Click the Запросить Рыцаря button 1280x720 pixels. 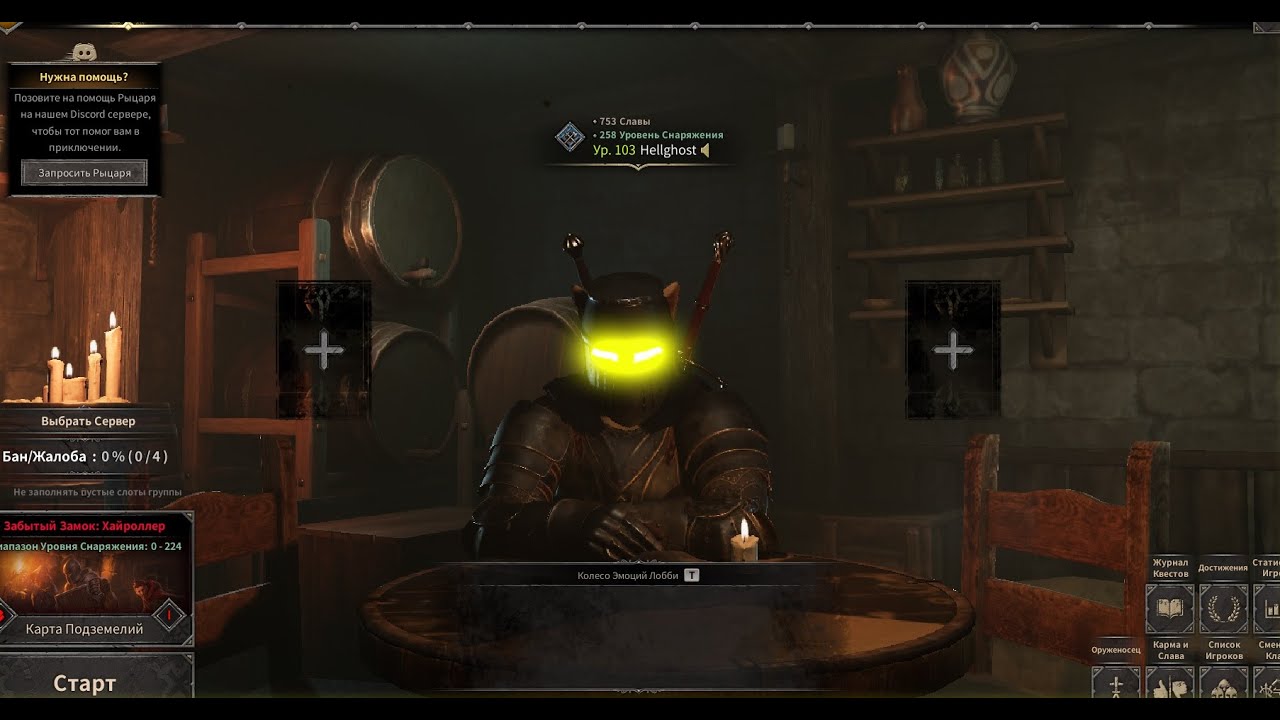[85, 173]
